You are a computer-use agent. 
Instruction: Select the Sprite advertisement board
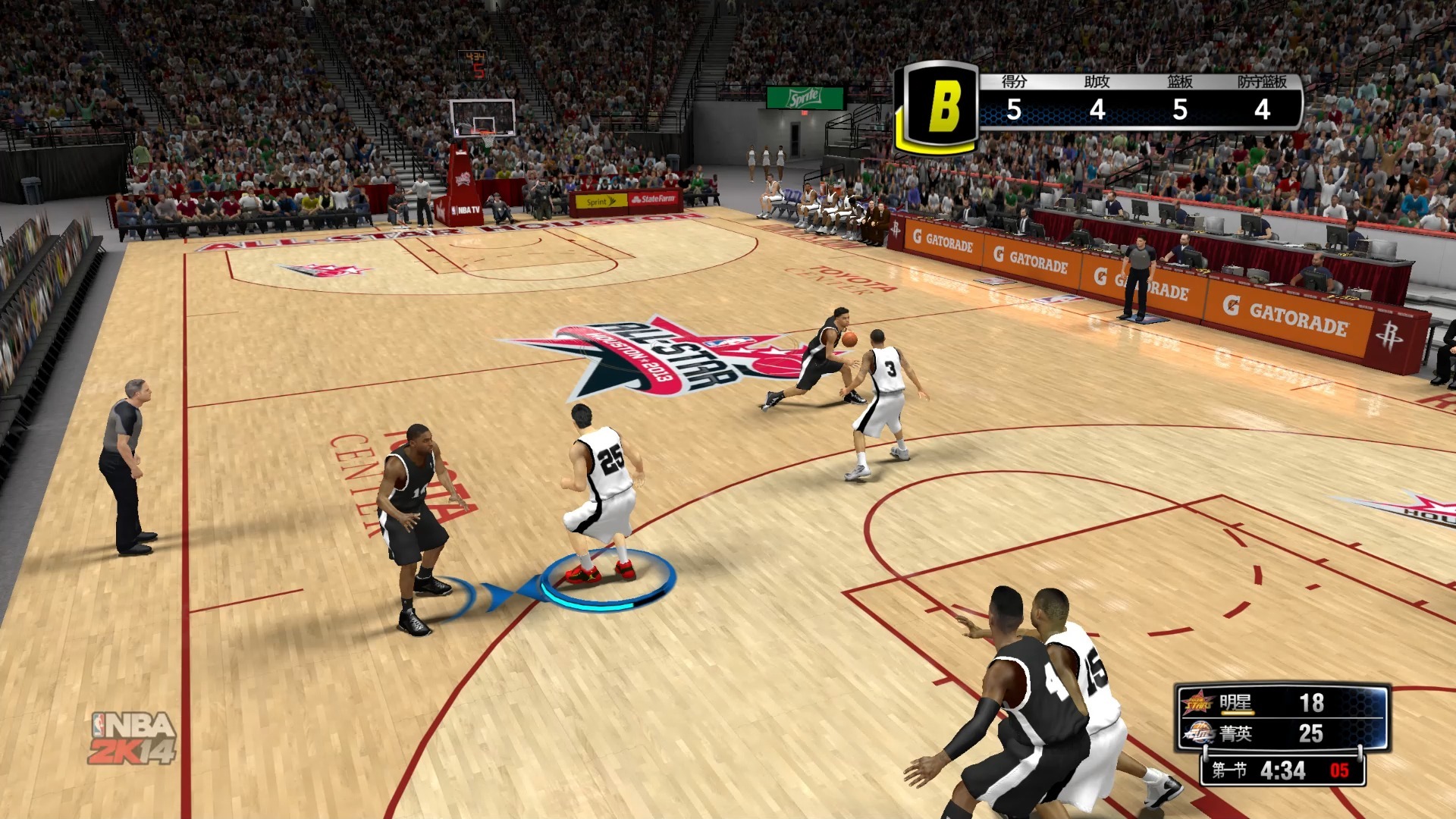coord(806,96)
